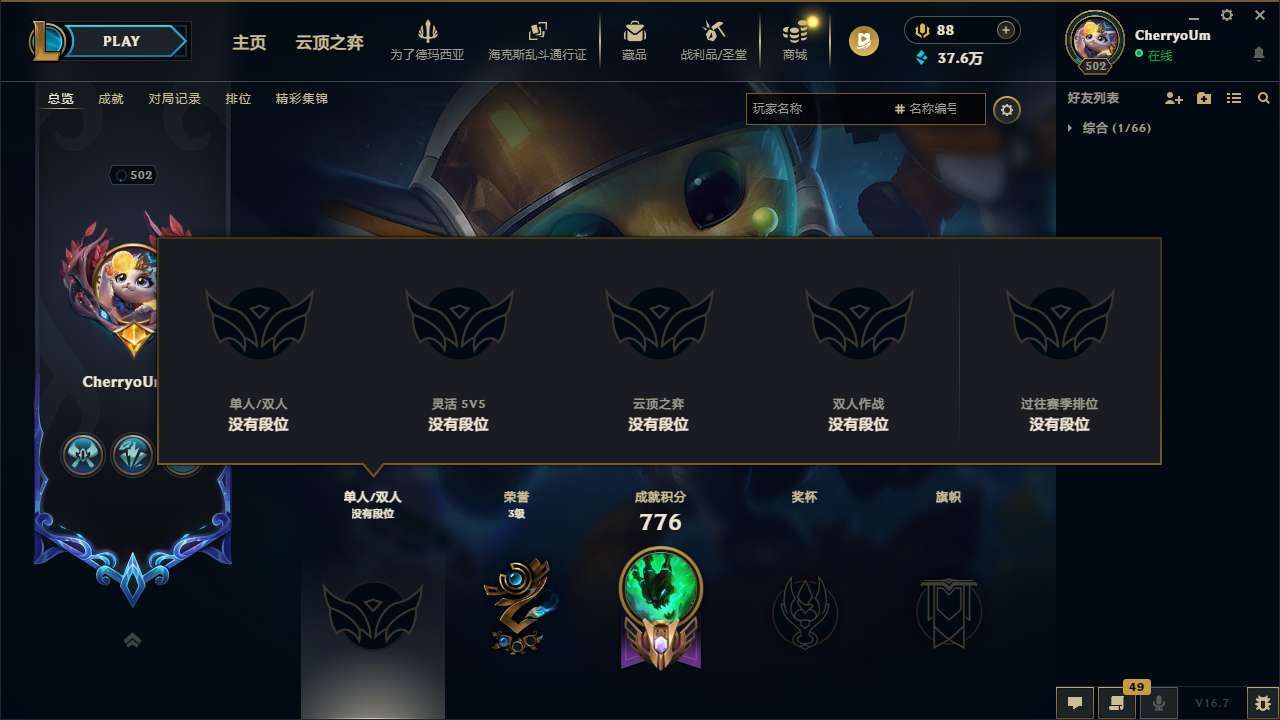
Task: Switch to the 对局记录 tab
Action: pyautogui.click(x=175, y=99)
